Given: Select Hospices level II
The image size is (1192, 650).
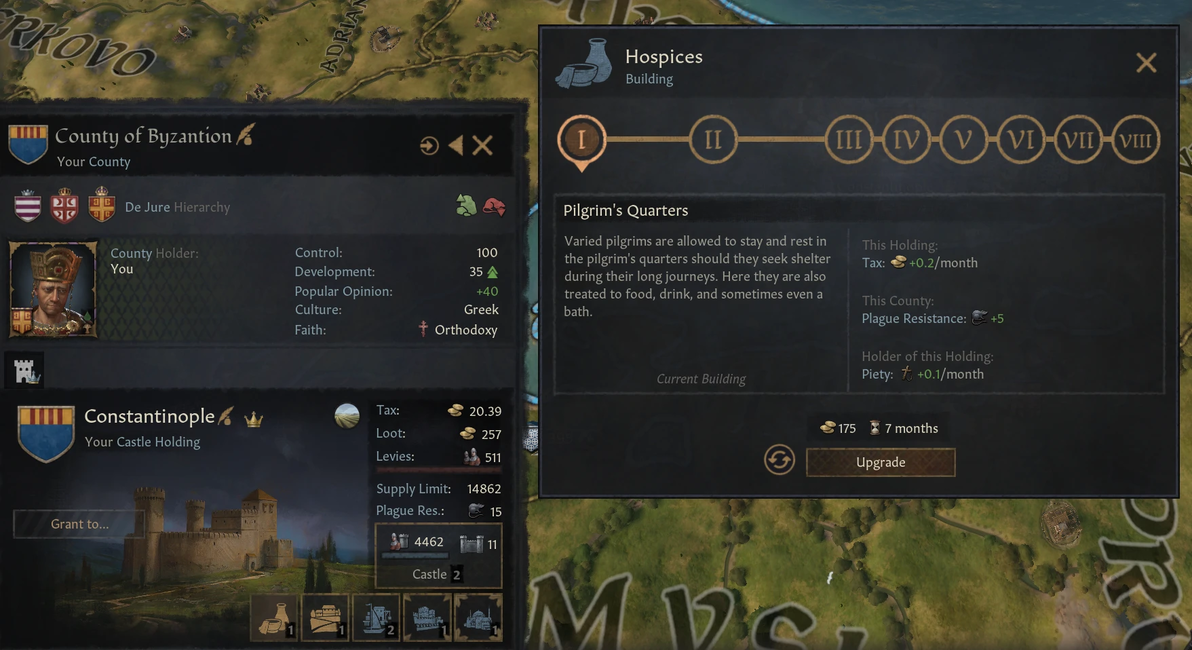Looking at the screenshot, I should pyautogui.click(x=713, y=139).
